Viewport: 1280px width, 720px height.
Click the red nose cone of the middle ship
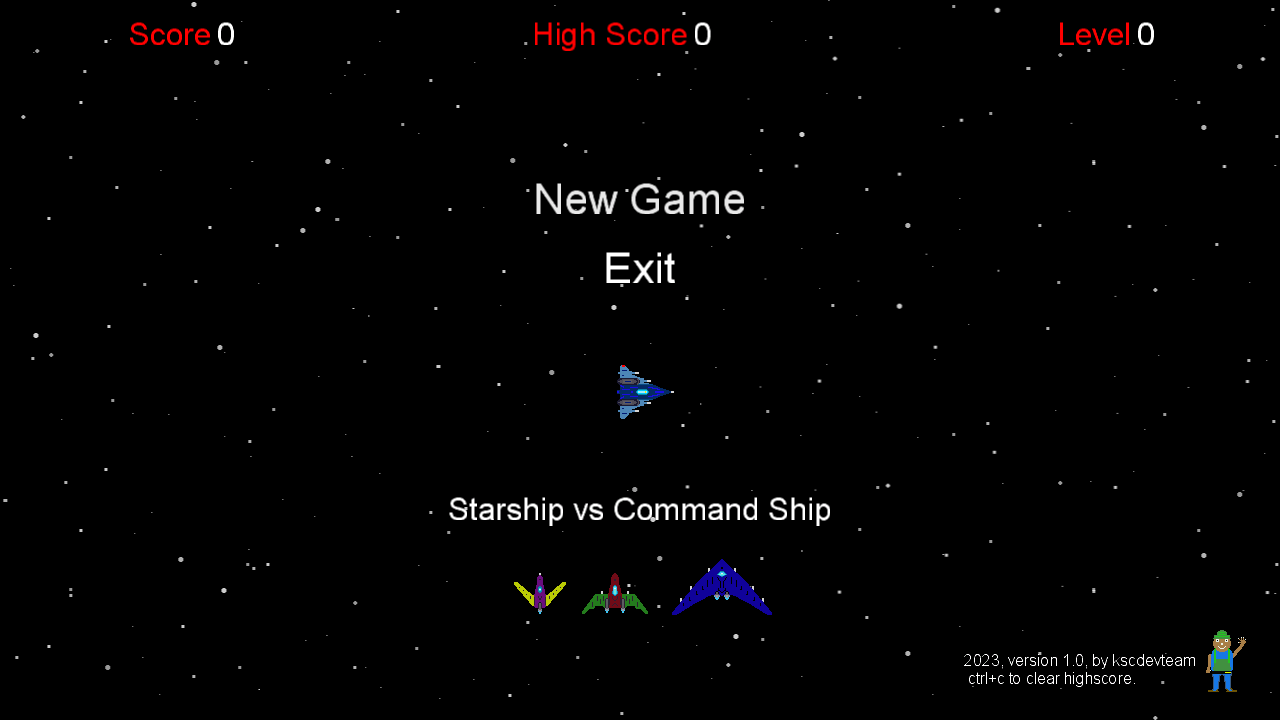click(614, 577)
